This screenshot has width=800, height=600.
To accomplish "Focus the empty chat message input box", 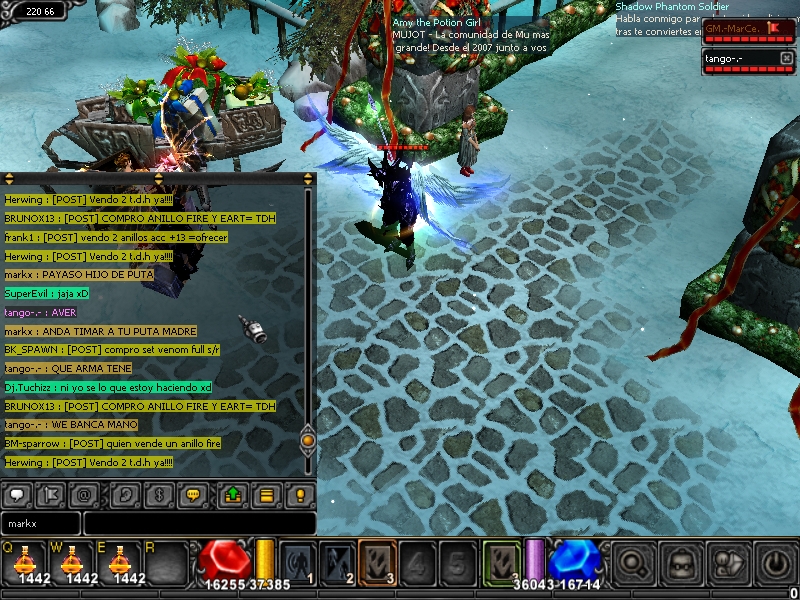I will [x=200, y=523].
